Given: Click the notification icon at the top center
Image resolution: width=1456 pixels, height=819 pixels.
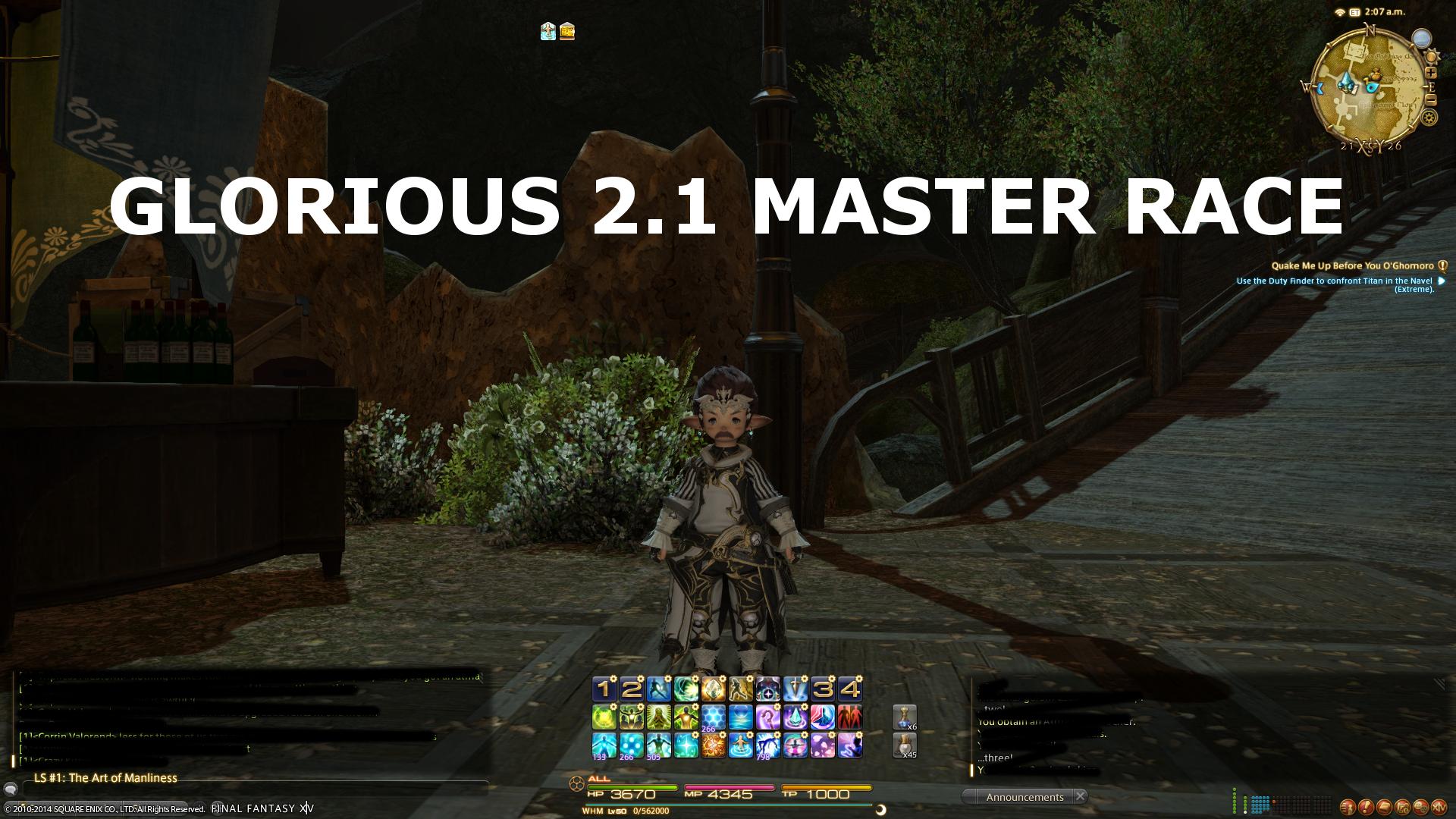Looking at the screenshot, I should click(546, 32).
